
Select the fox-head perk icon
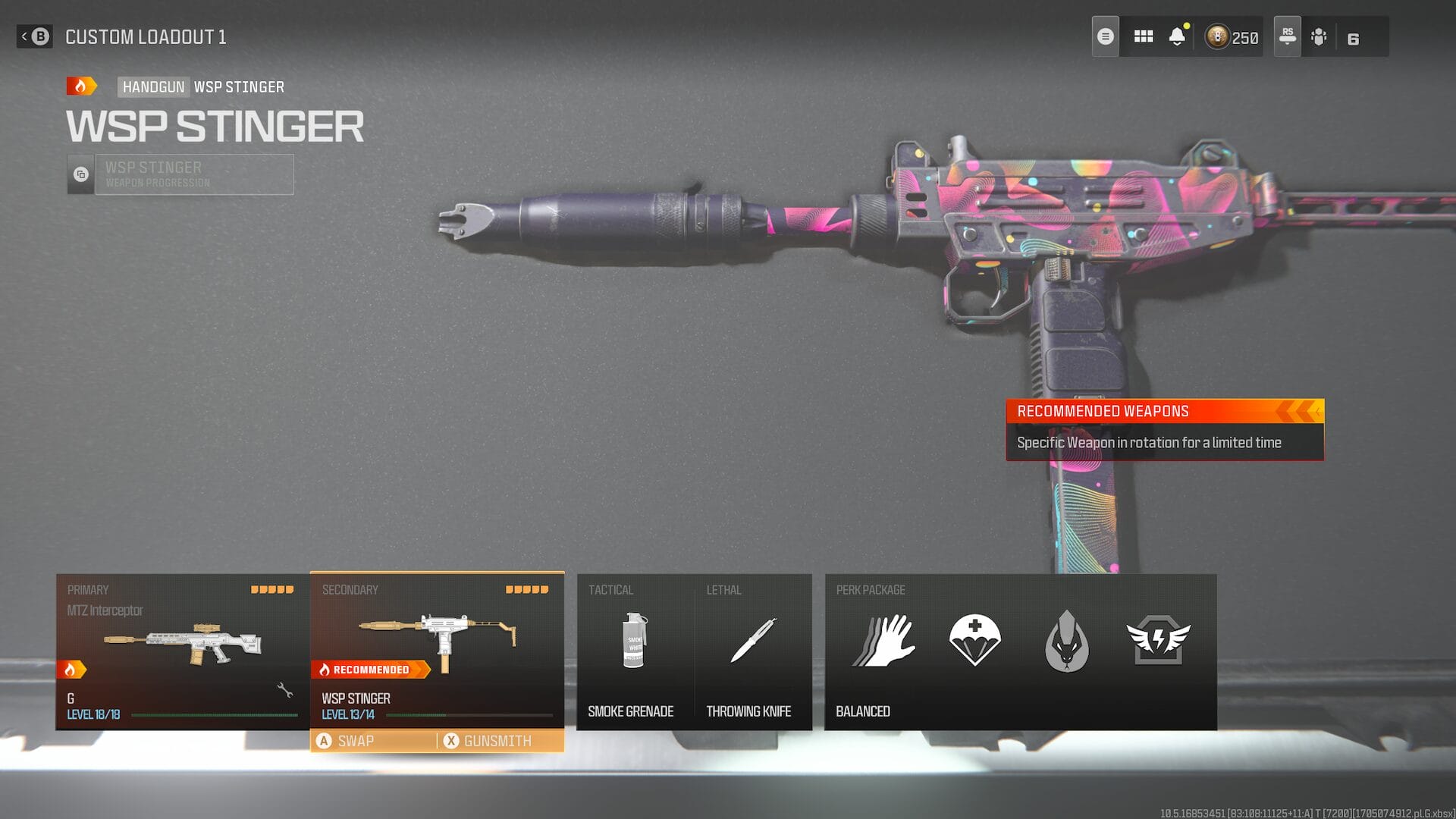[x=1066, y=642]
